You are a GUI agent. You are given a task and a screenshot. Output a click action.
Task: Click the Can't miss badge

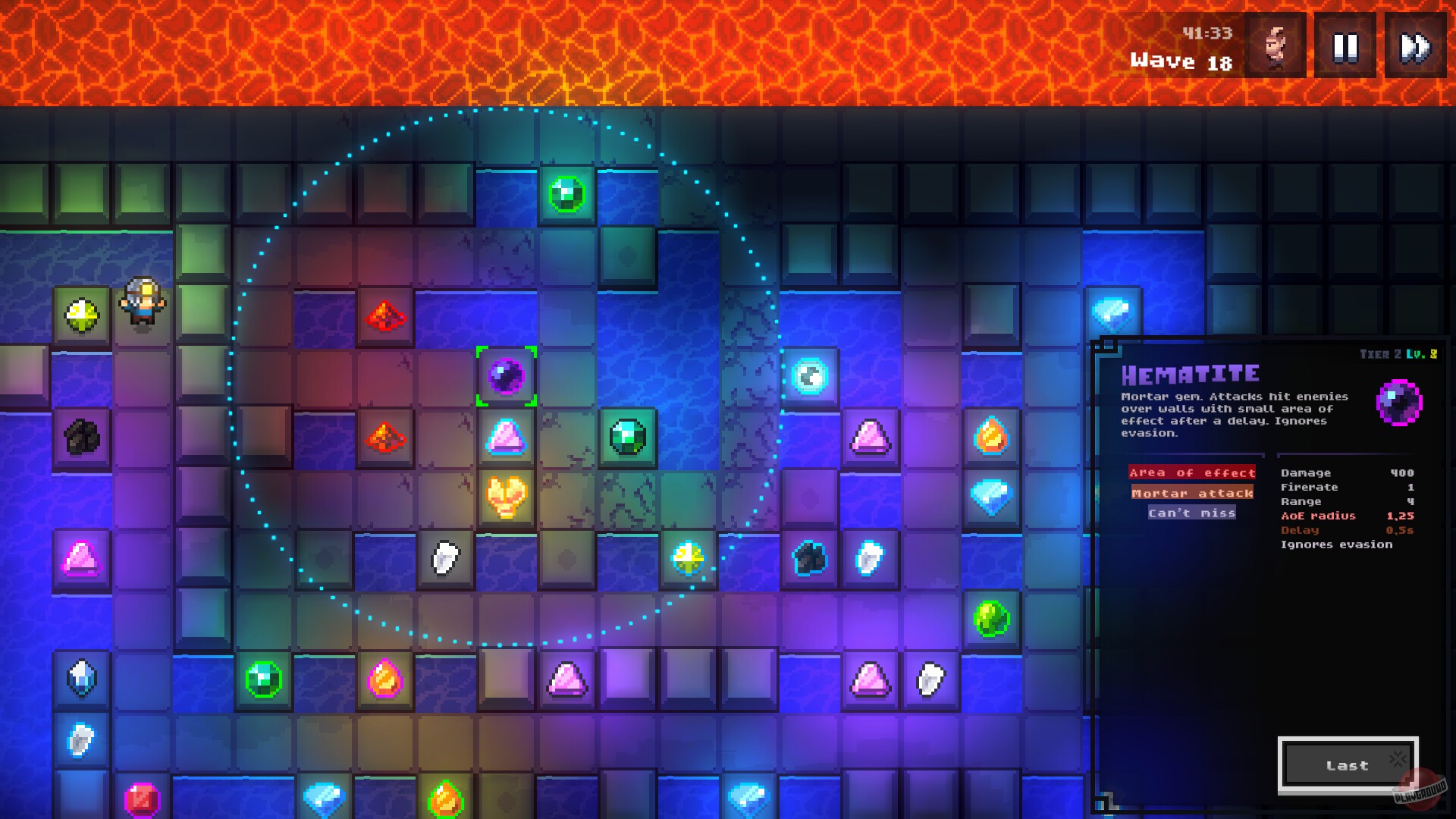click(x=1193, y=513)
